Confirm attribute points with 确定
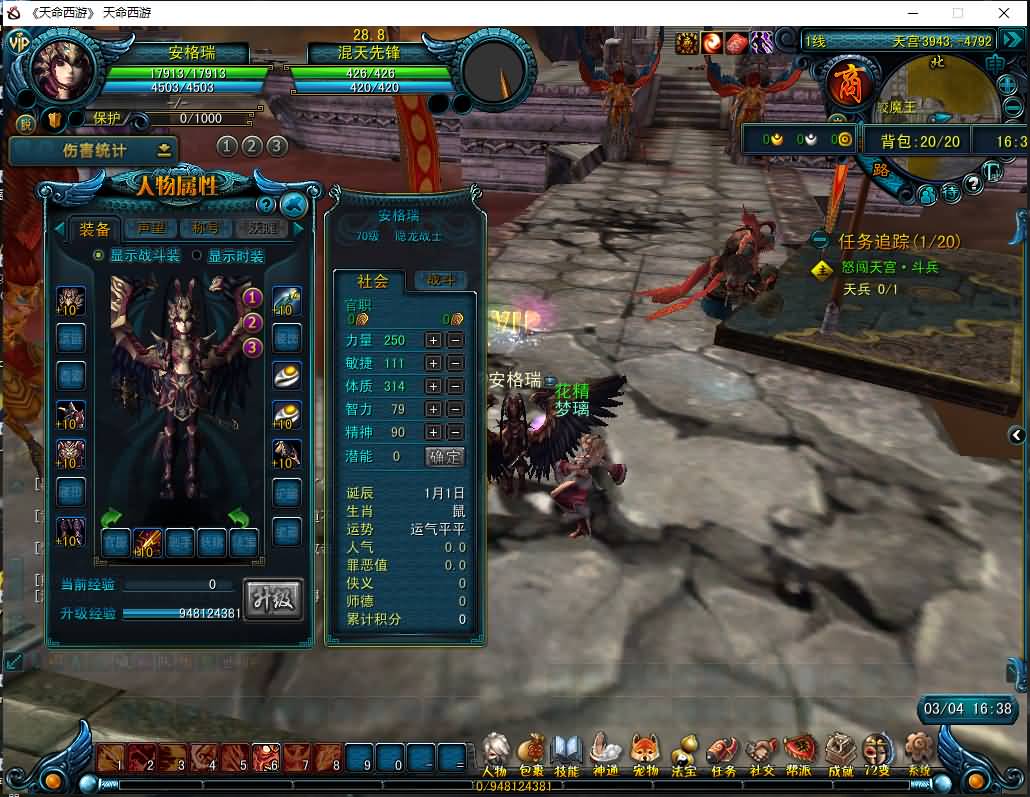The width and height of the screenshot is (1030, 797). (445, 456)
